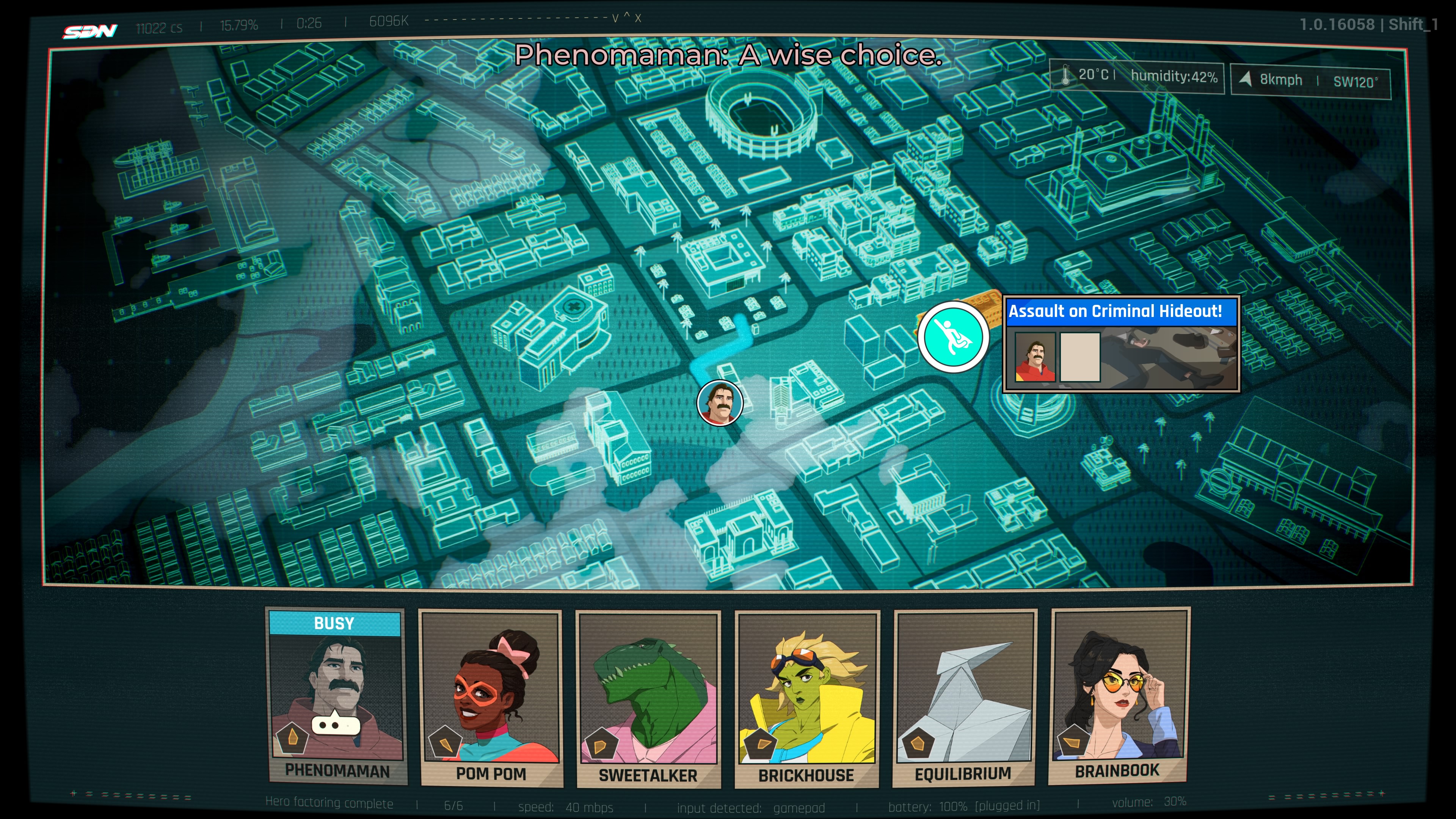Screen dimensions: 1456x819
Task: Click Phenomaman's round portrait marker on map
Action: point(720,402)
